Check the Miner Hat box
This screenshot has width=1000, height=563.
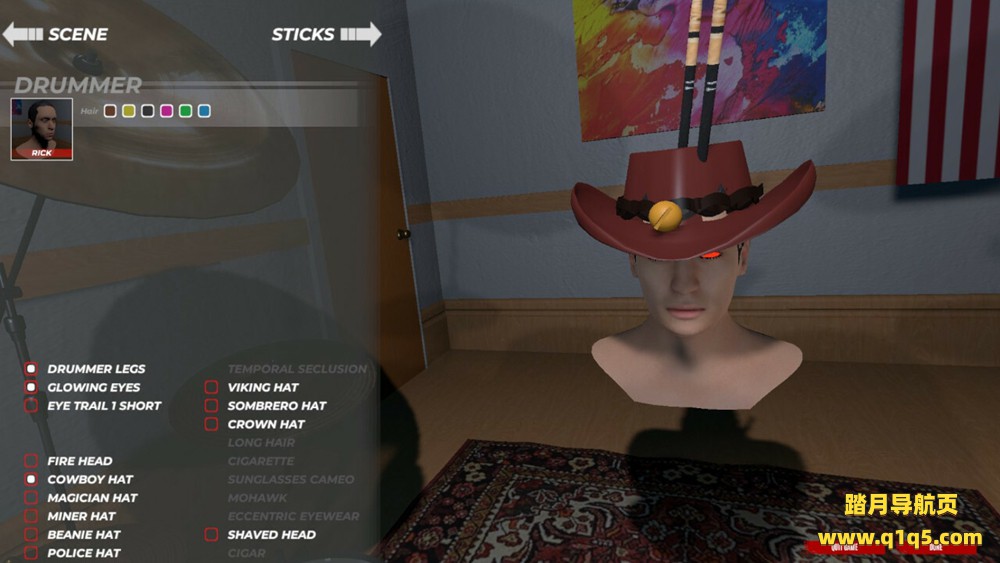31,517
